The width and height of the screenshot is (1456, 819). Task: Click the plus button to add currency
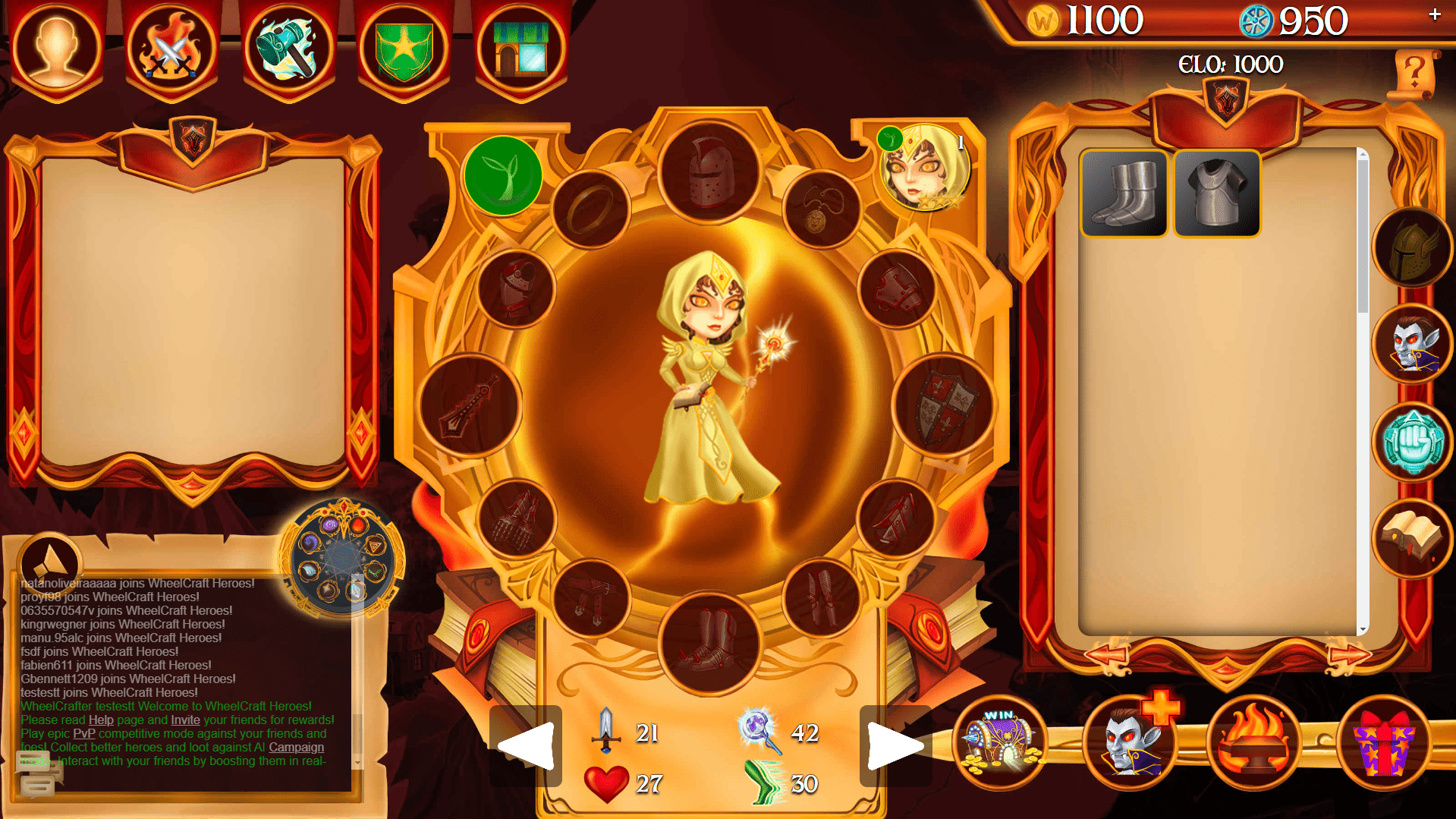pyautogui.click(x=1434, y=14)
